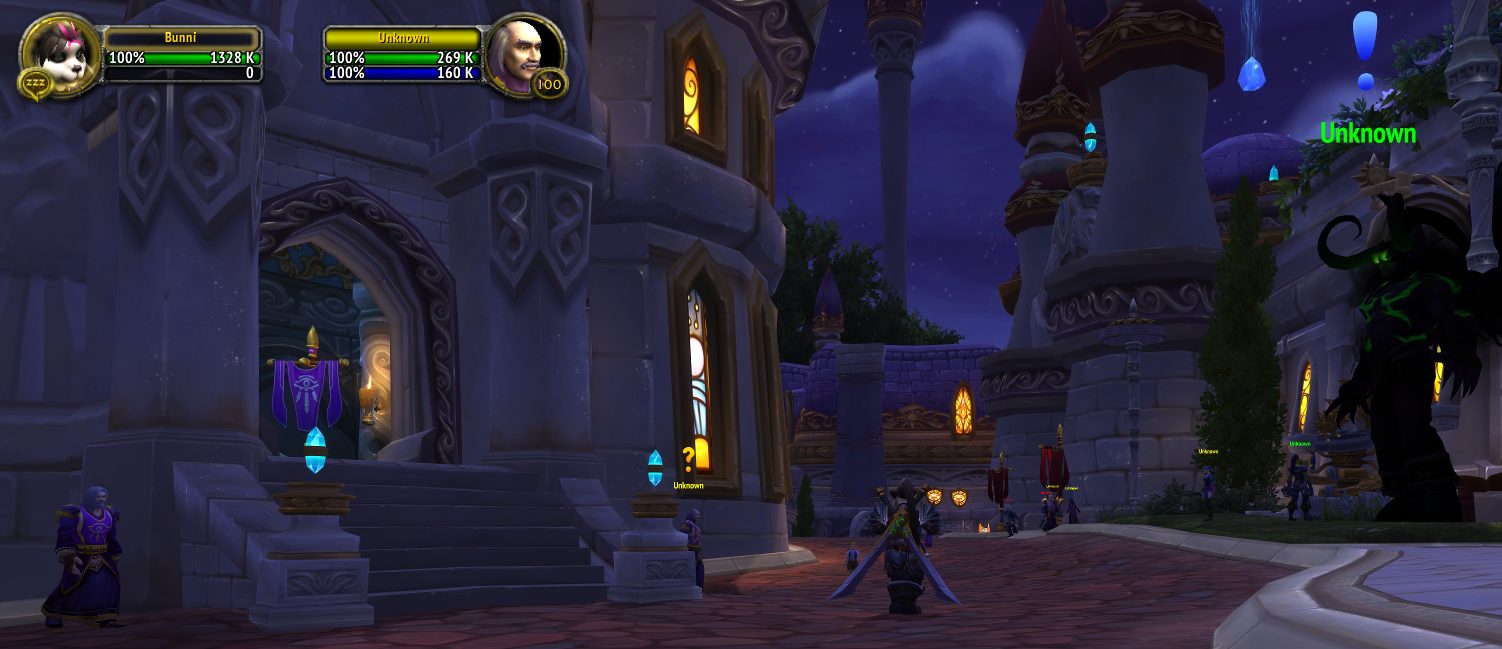Click the target's bald man portrait
1502x649 pixels.
point(522,52)
